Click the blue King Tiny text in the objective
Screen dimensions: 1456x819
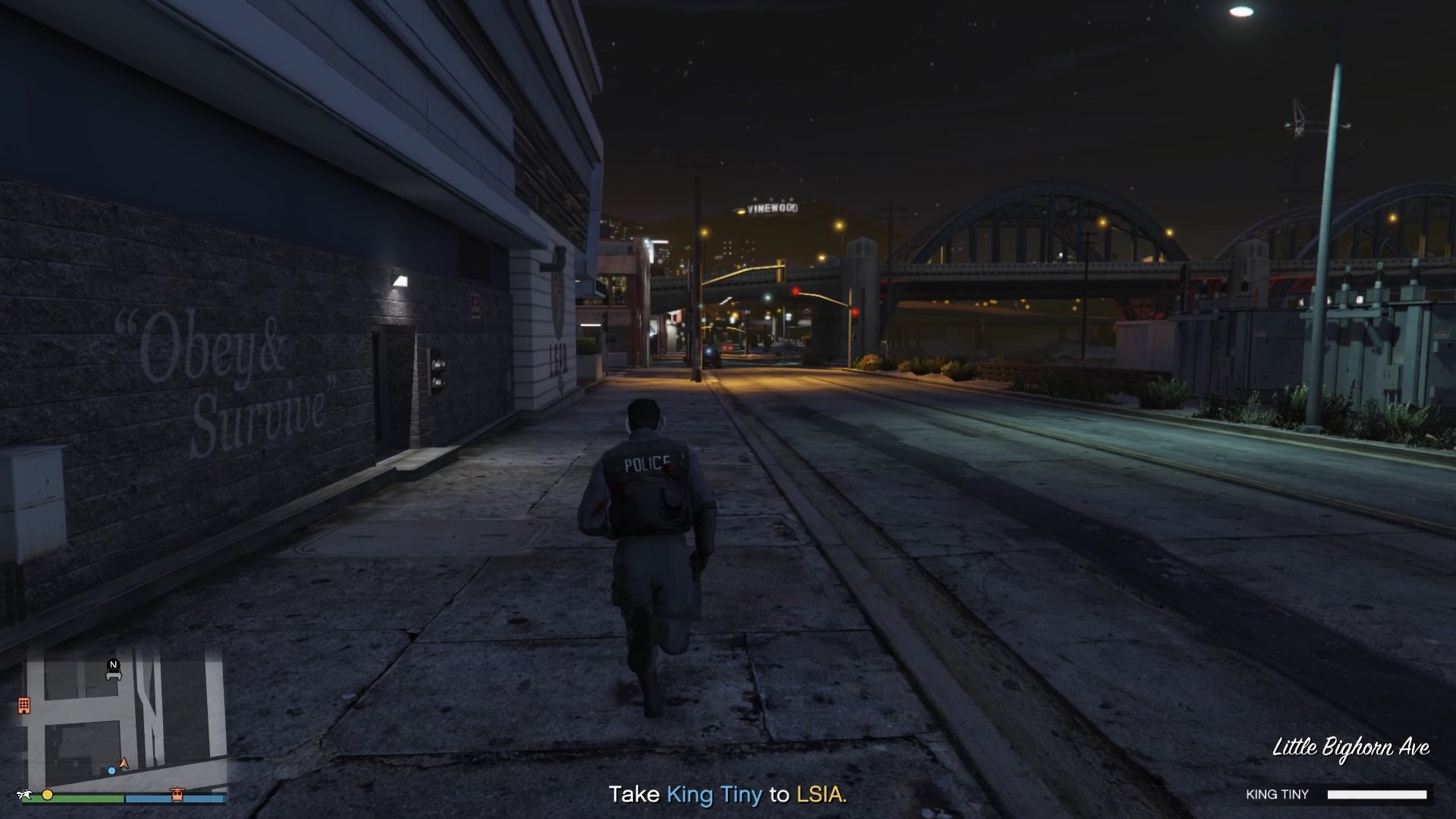point(714,795)
